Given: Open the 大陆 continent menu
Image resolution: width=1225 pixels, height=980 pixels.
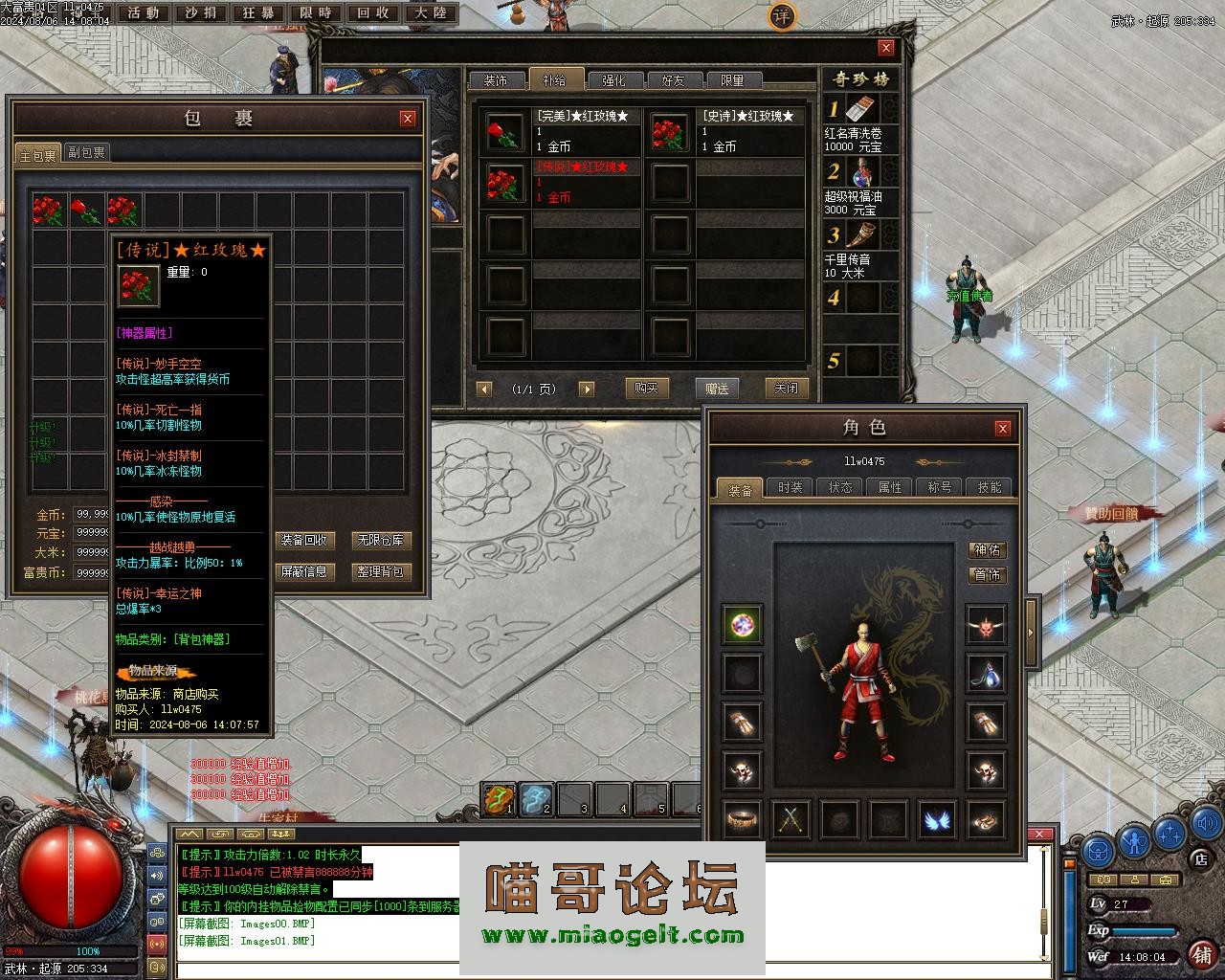Looking at the screenshot, I should pos(430,13).
